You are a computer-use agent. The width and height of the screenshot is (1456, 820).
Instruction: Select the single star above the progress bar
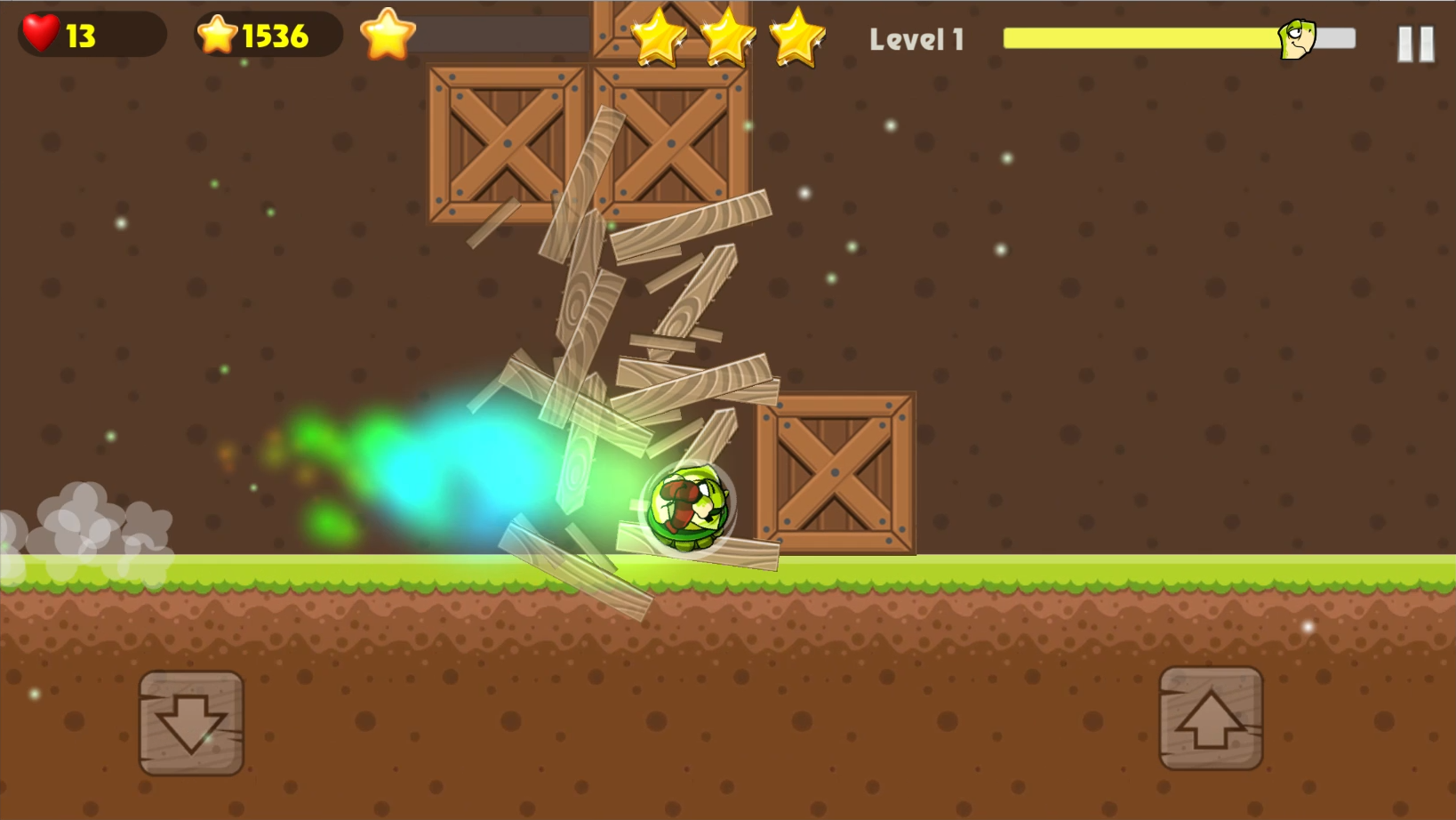[386, 34]
